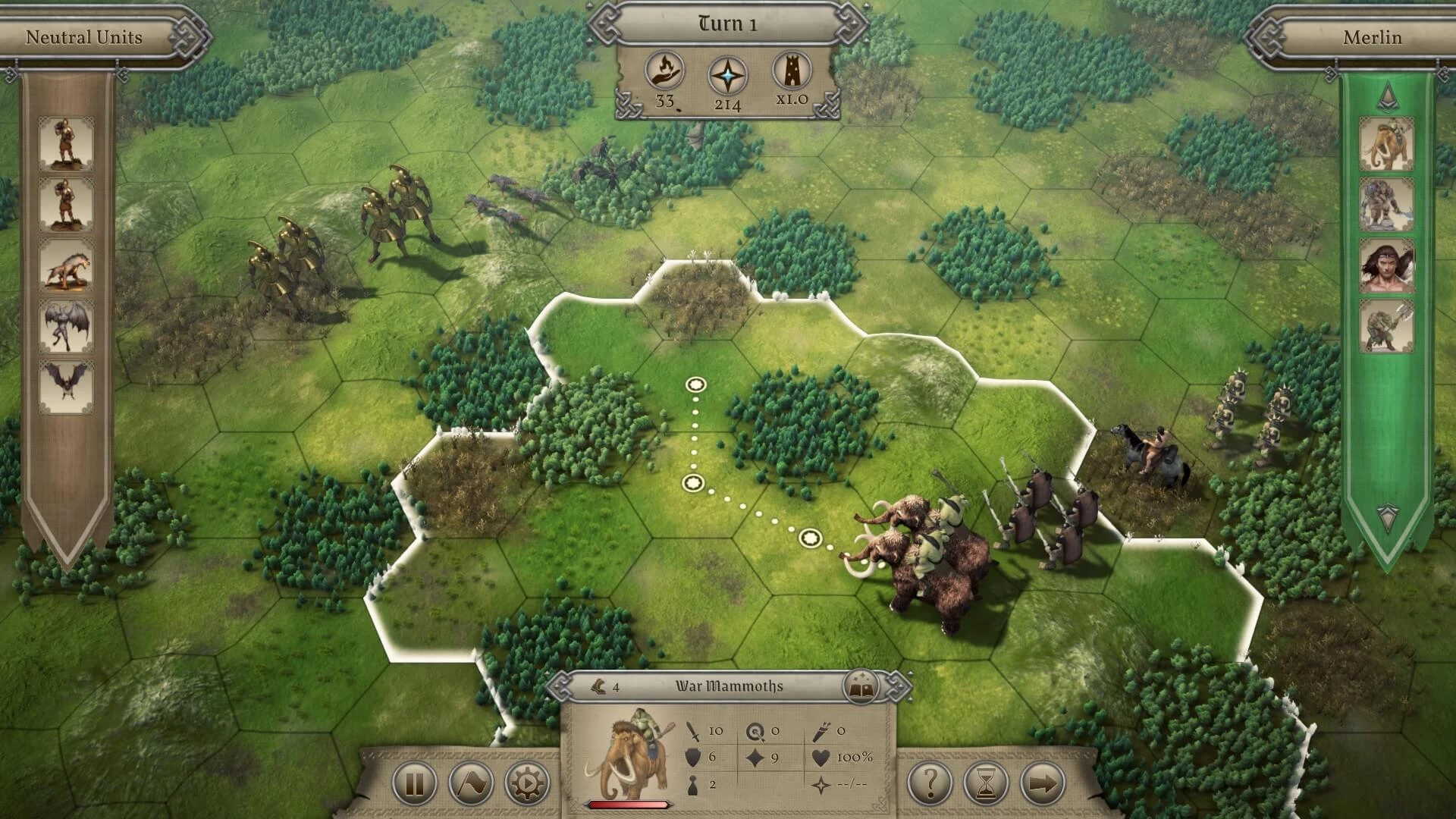Image resolution: width=1456 pixels, height=819 pixels.
Task: Click the hourglass wait button
Action: coord(987,783)
